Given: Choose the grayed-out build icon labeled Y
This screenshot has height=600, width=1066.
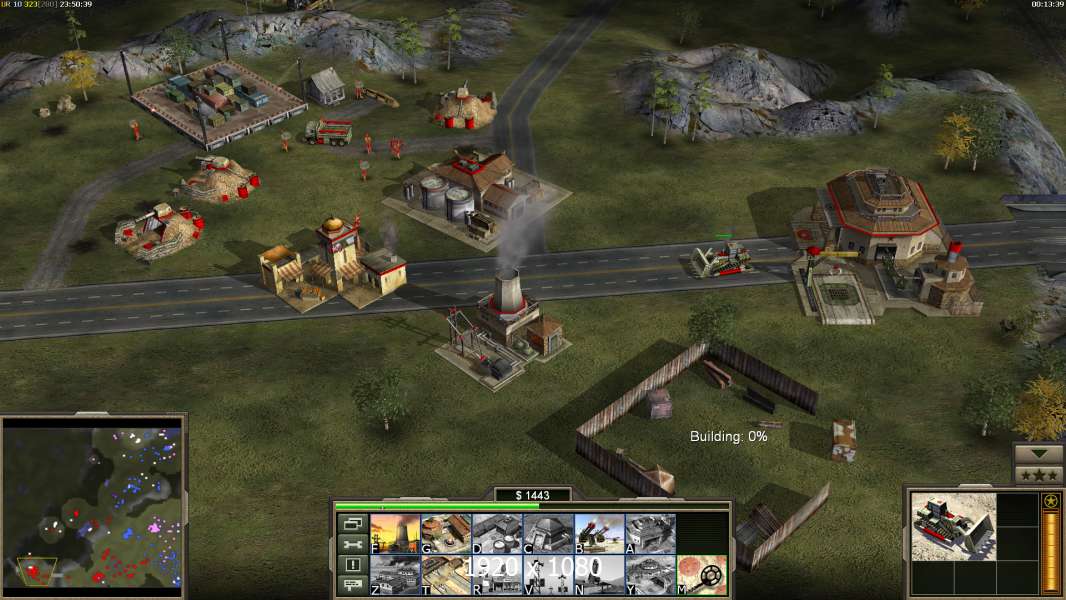Looking at the screenshot, I should [650, 574].
